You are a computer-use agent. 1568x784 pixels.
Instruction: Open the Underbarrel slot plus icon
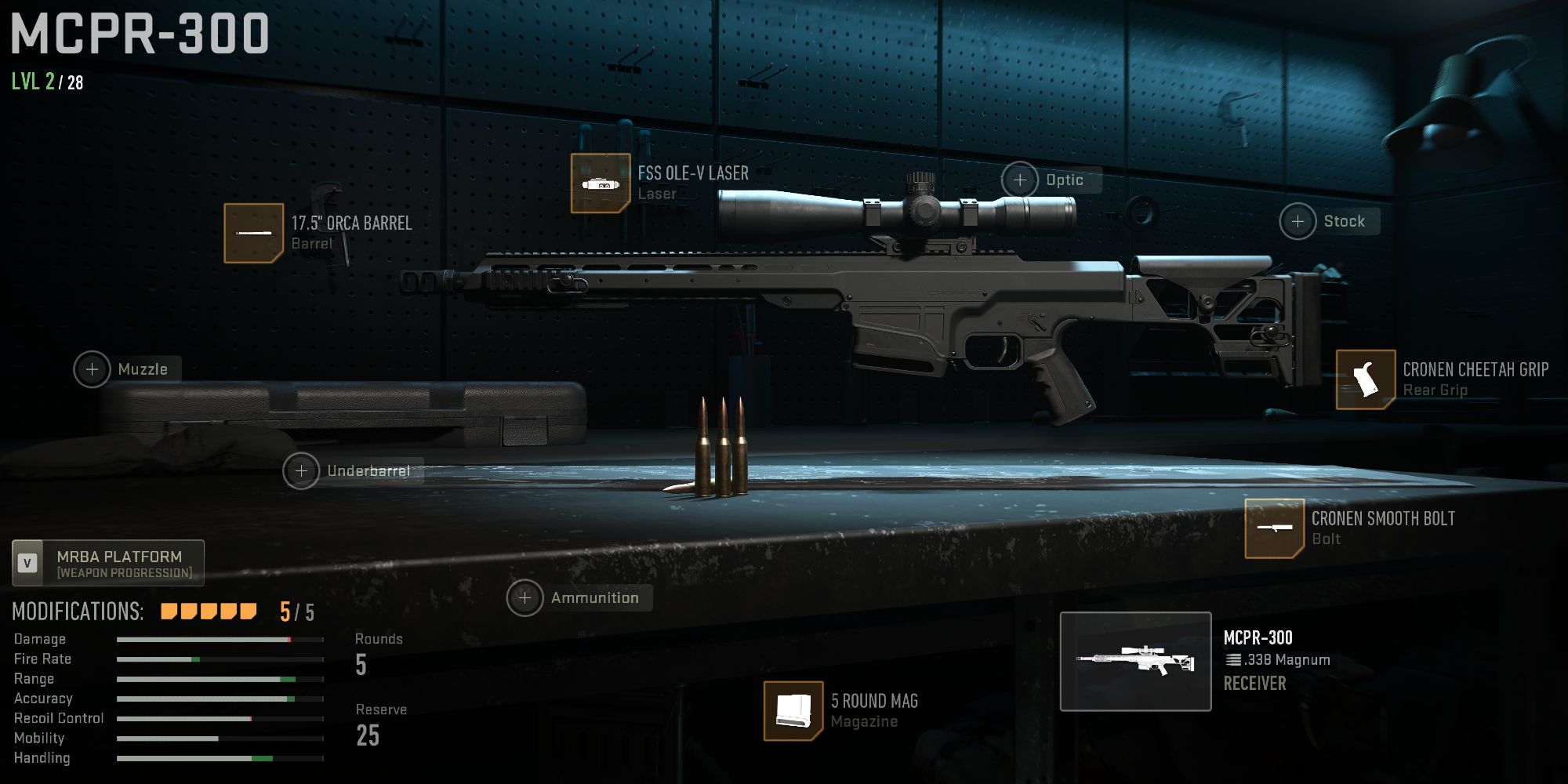[301, 471]
